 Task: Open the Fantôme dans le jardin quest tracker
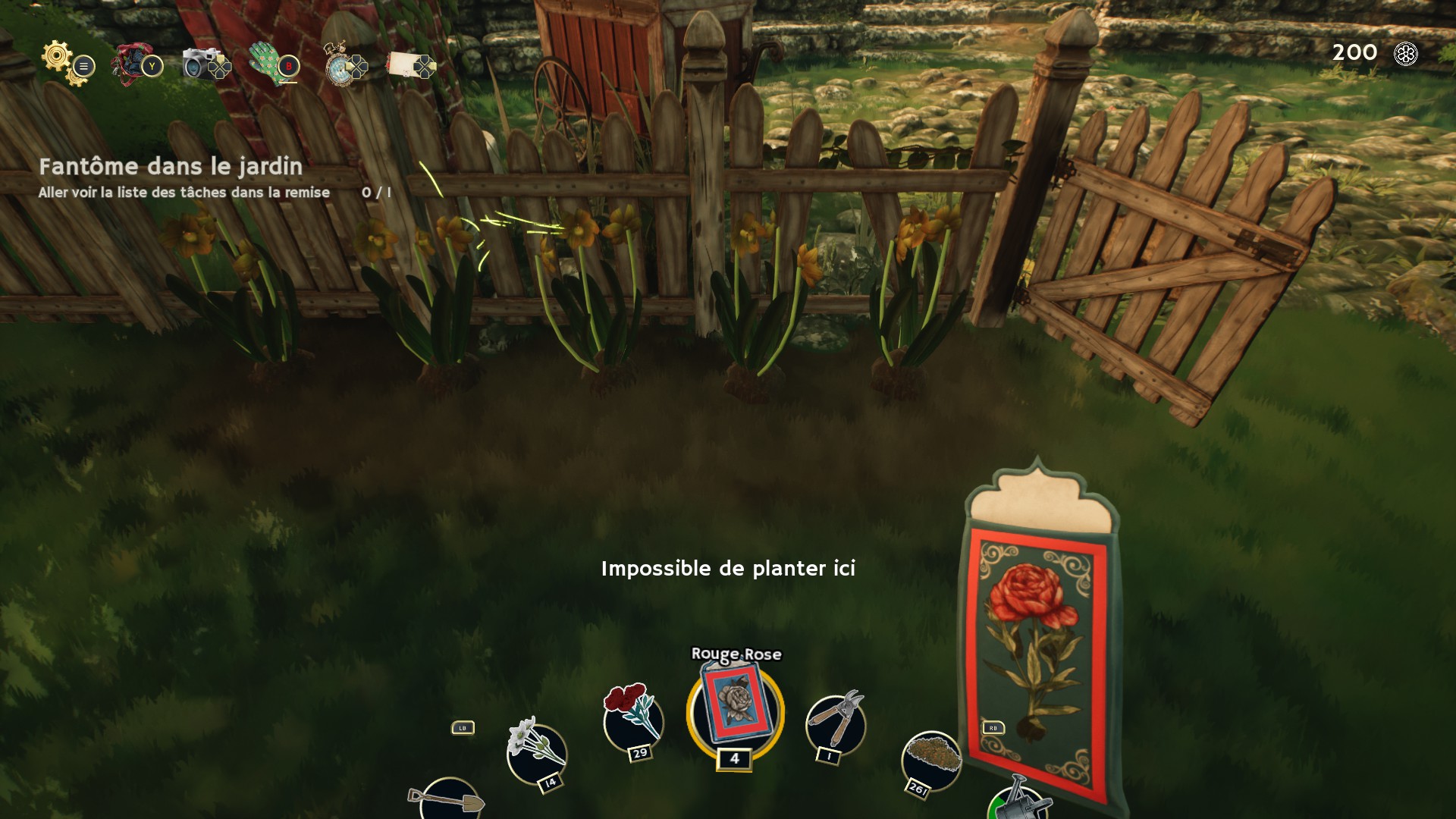(x=171, y=167)
